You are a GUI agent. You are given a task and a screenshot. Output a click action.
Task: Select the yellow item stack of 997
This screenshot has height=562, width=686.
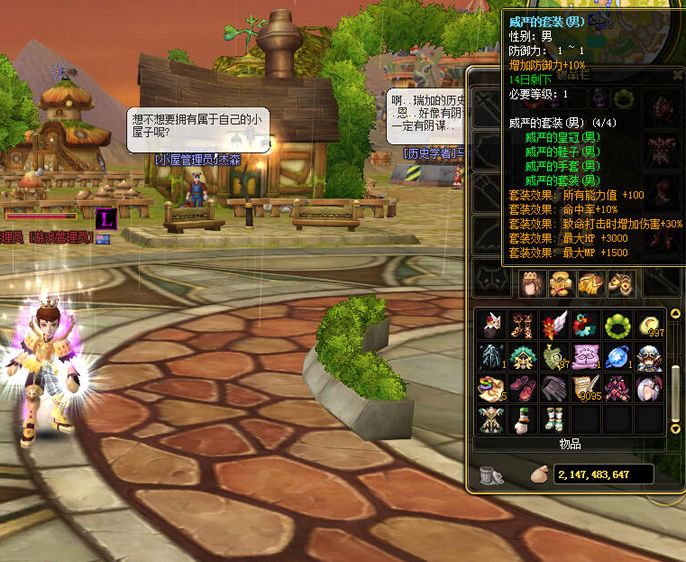(x=648, y=324)
